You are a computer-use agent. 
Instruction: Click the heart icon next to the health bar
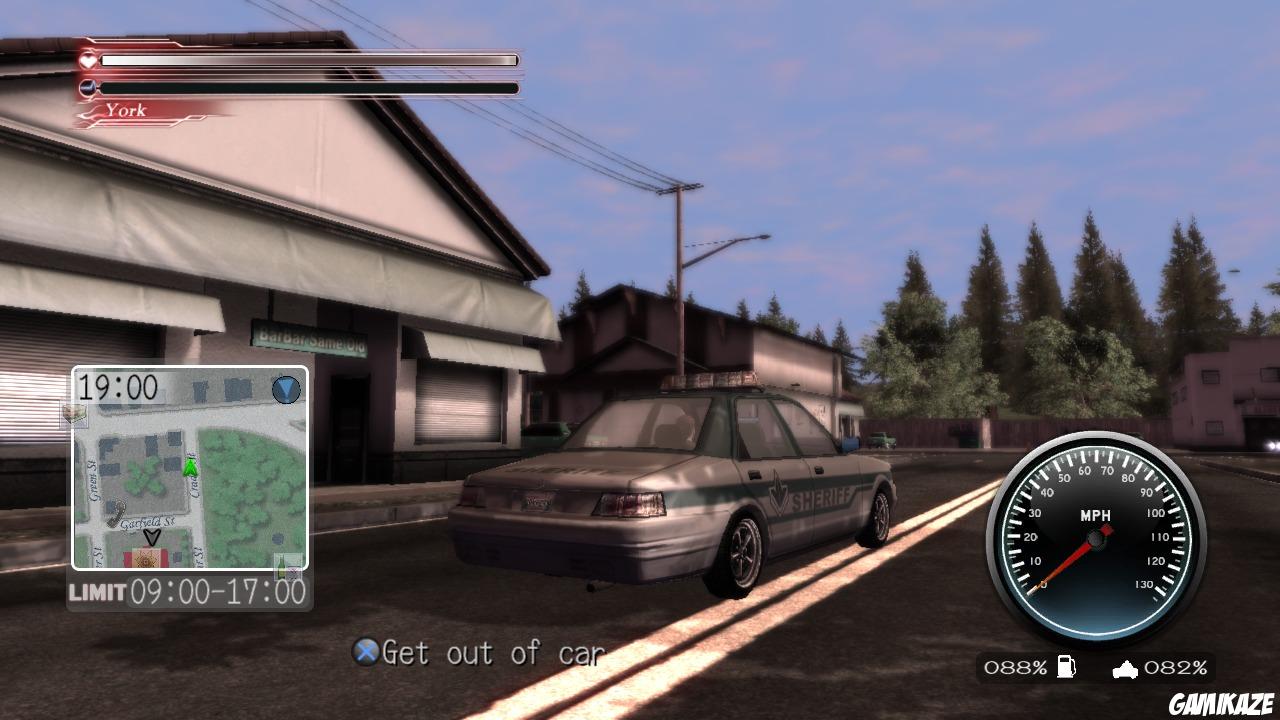88,62
